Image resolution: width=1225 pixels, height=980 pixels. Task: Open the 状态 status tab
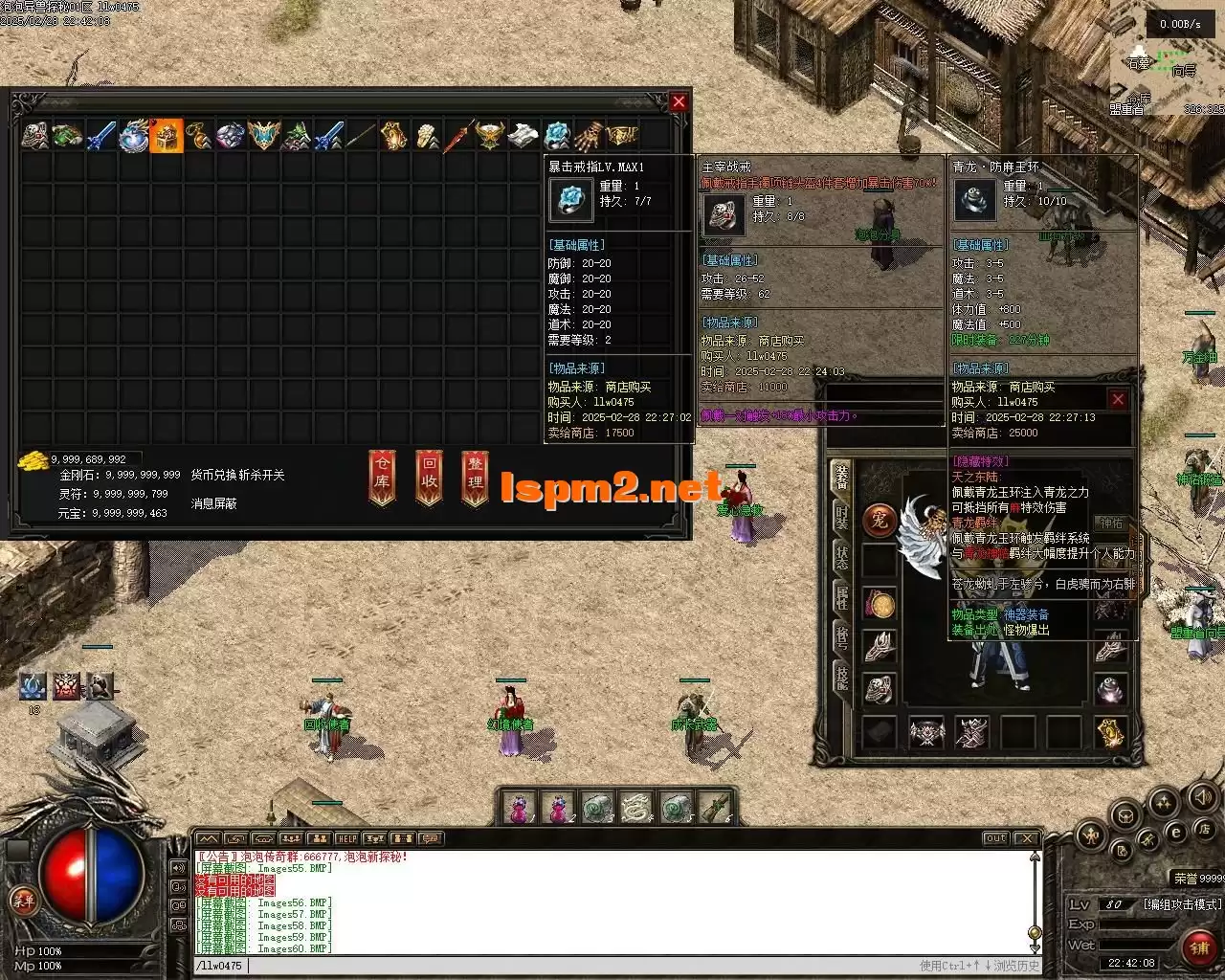point(841,558)
